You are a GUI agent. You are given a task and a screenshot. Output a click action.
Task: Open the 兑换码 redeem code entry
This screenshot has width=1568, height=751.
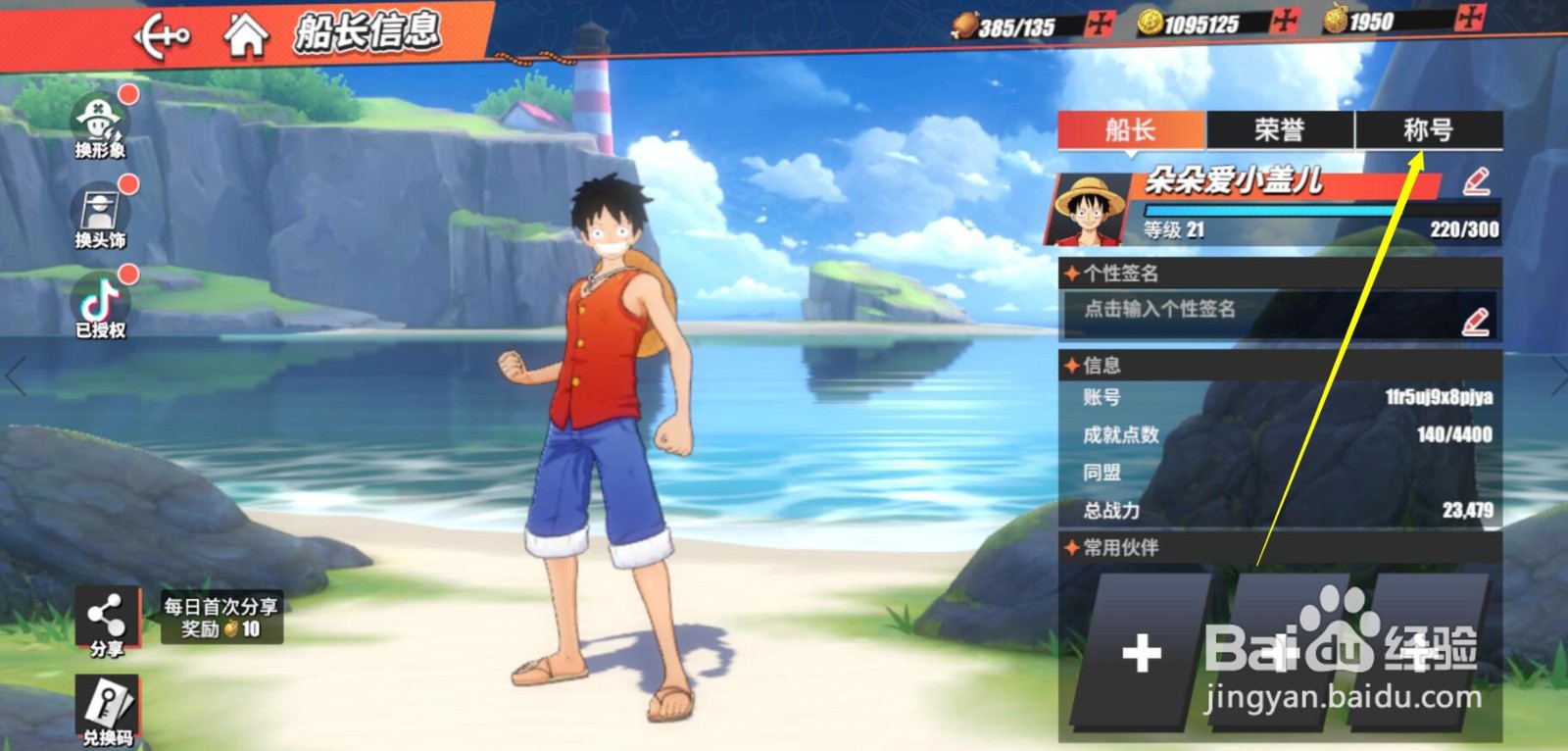click(x=107, y=711)
